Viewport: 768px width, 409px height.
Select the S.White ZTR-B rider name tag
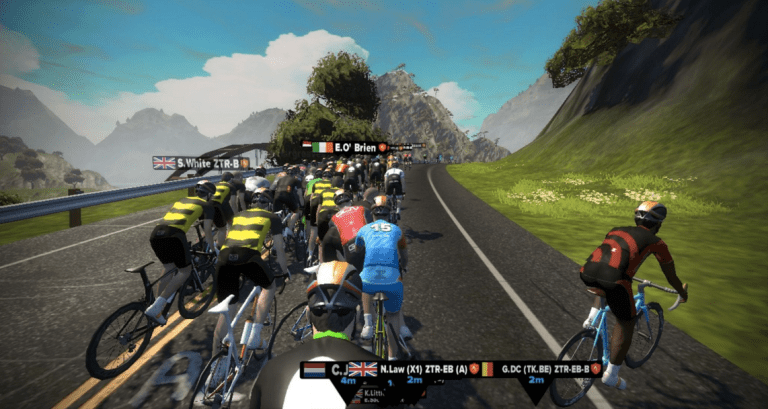coord(201,162)
